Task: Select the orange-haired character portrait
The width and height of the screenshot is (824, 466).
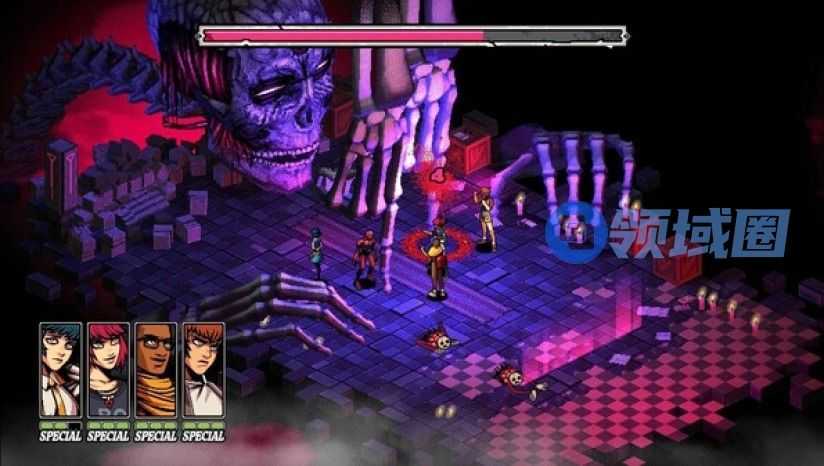Action: click(203, 369)
